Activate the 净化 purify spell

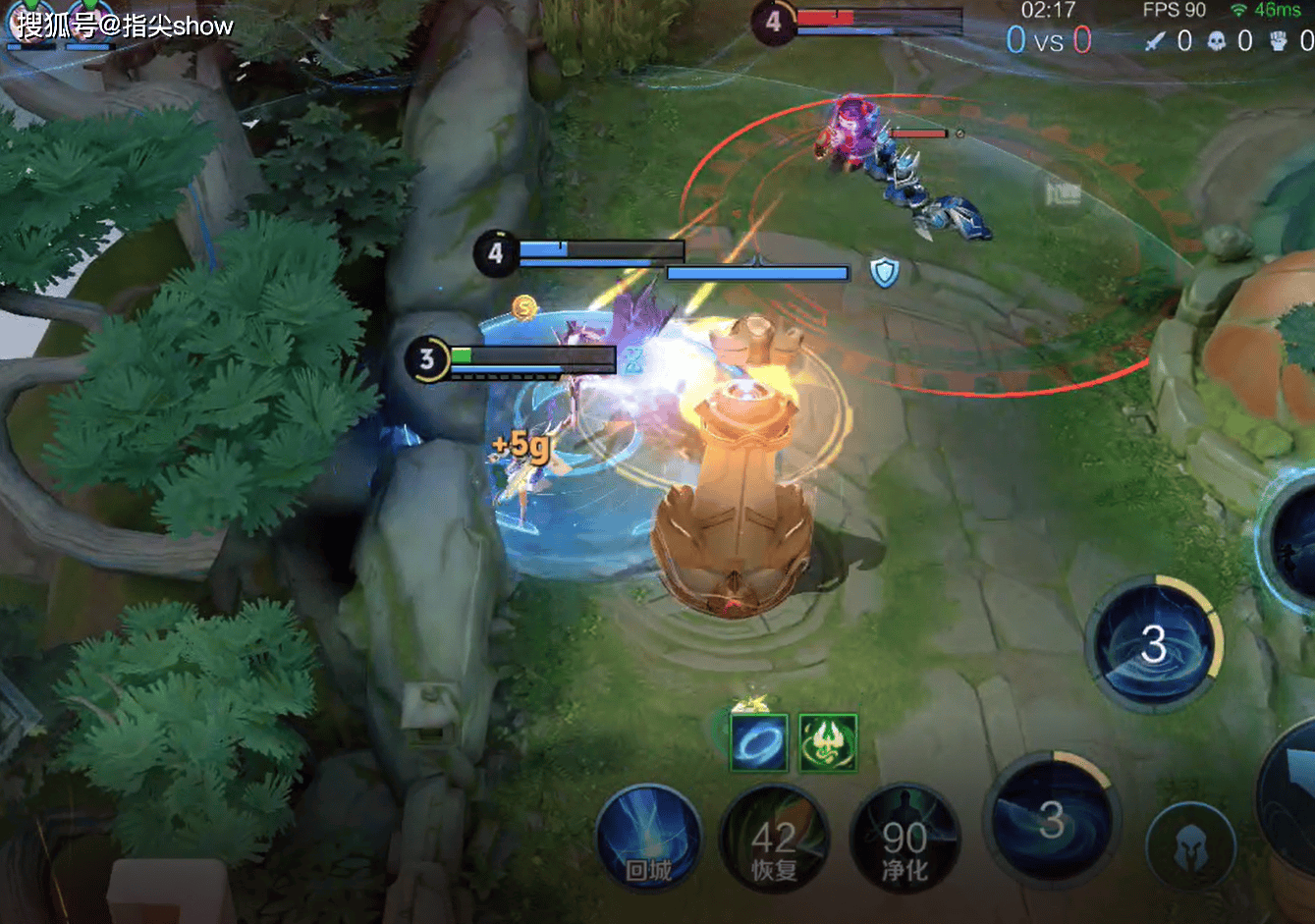pos(904,842)
